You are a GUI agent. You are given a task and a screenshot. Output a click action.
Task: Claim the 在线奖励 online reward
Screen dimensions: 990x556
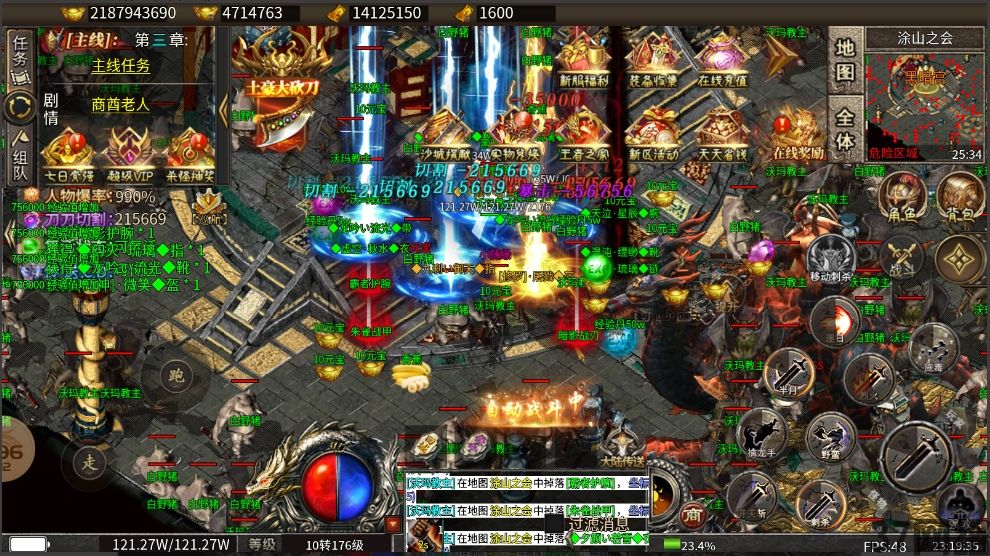(798, 134)
